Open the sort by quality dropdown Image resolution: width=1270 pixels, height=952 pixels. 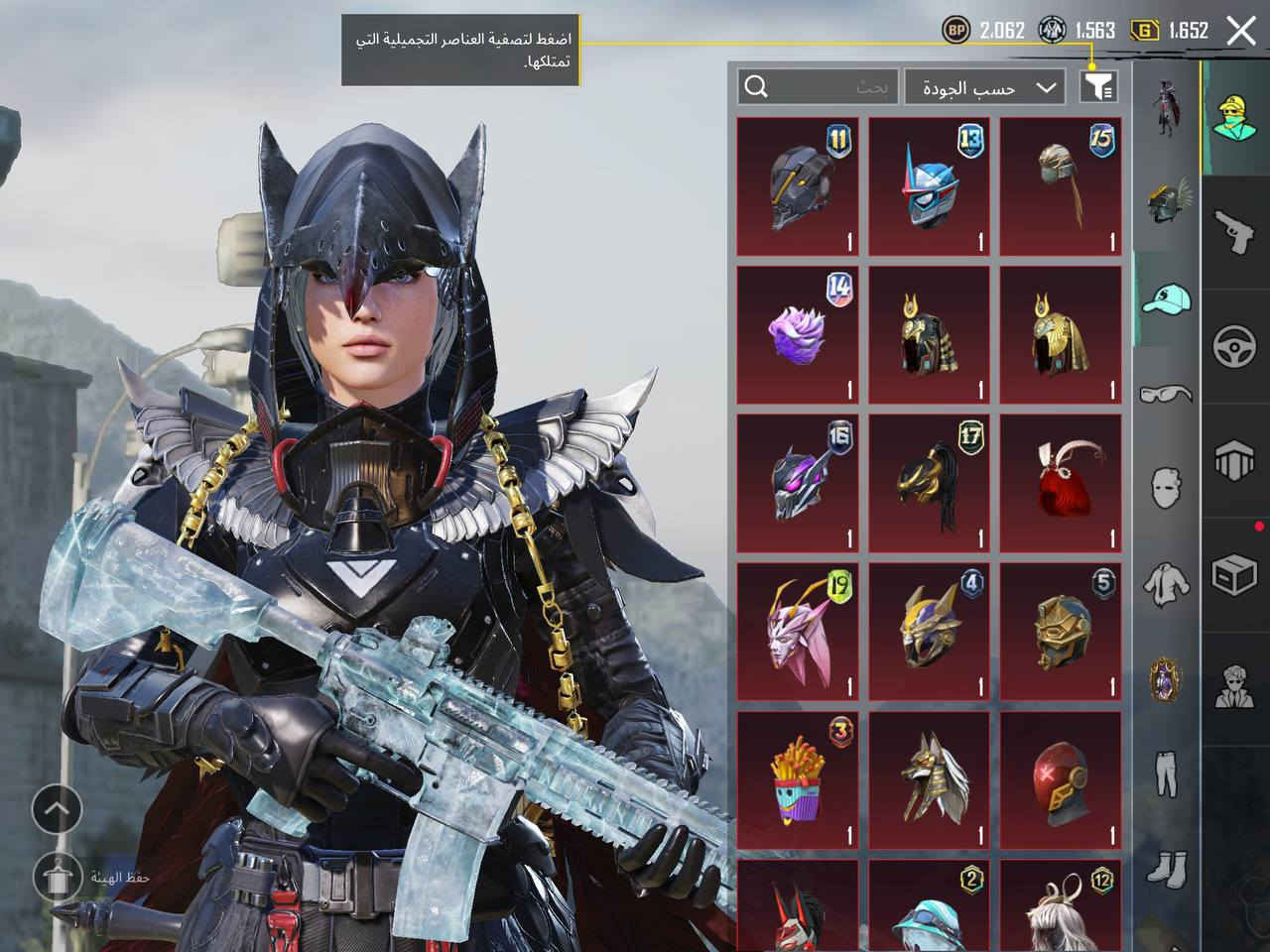(x=985, y=87)
